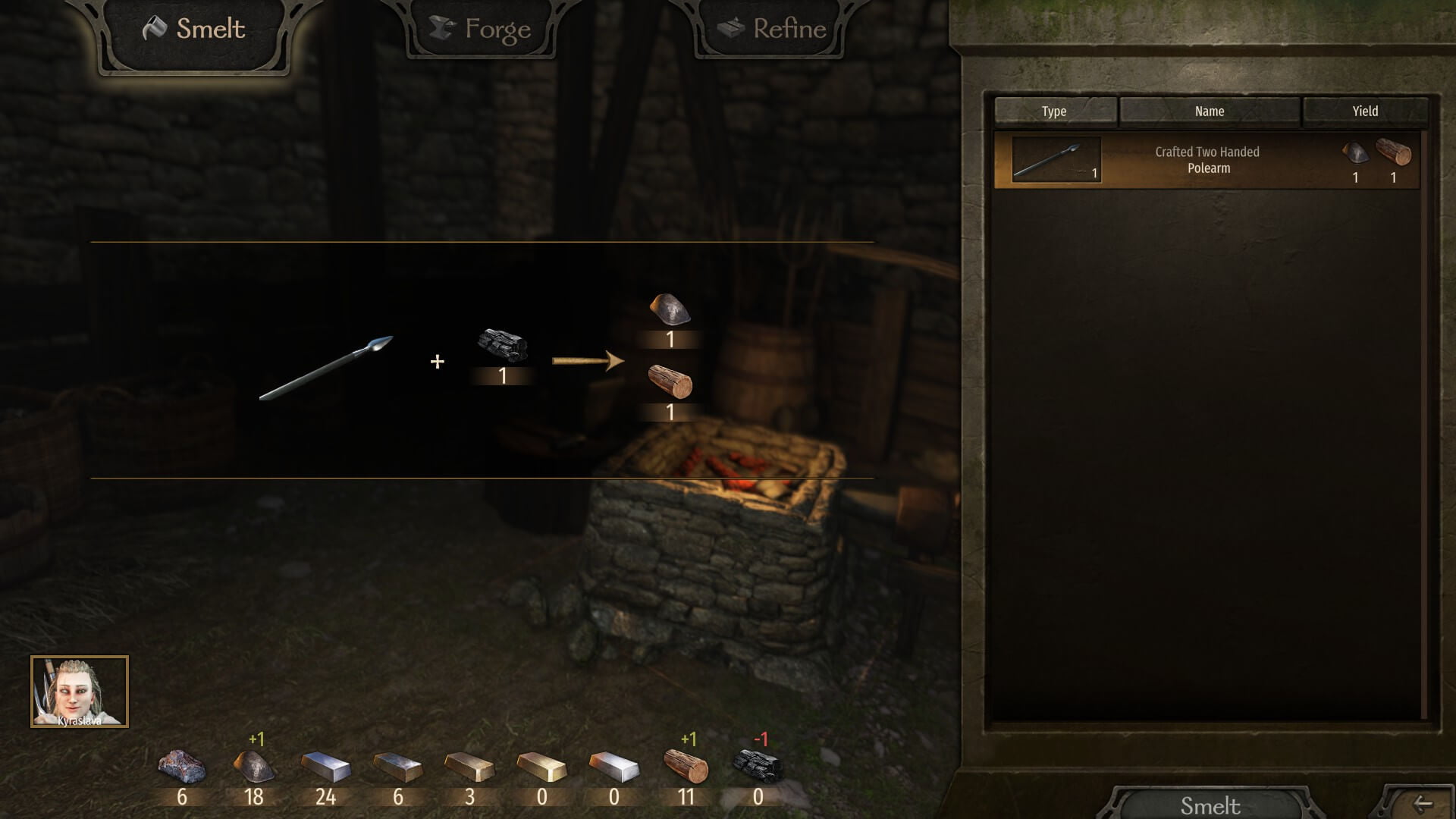
Task: Switch to the Smelt tab
Action: (194, 30)
